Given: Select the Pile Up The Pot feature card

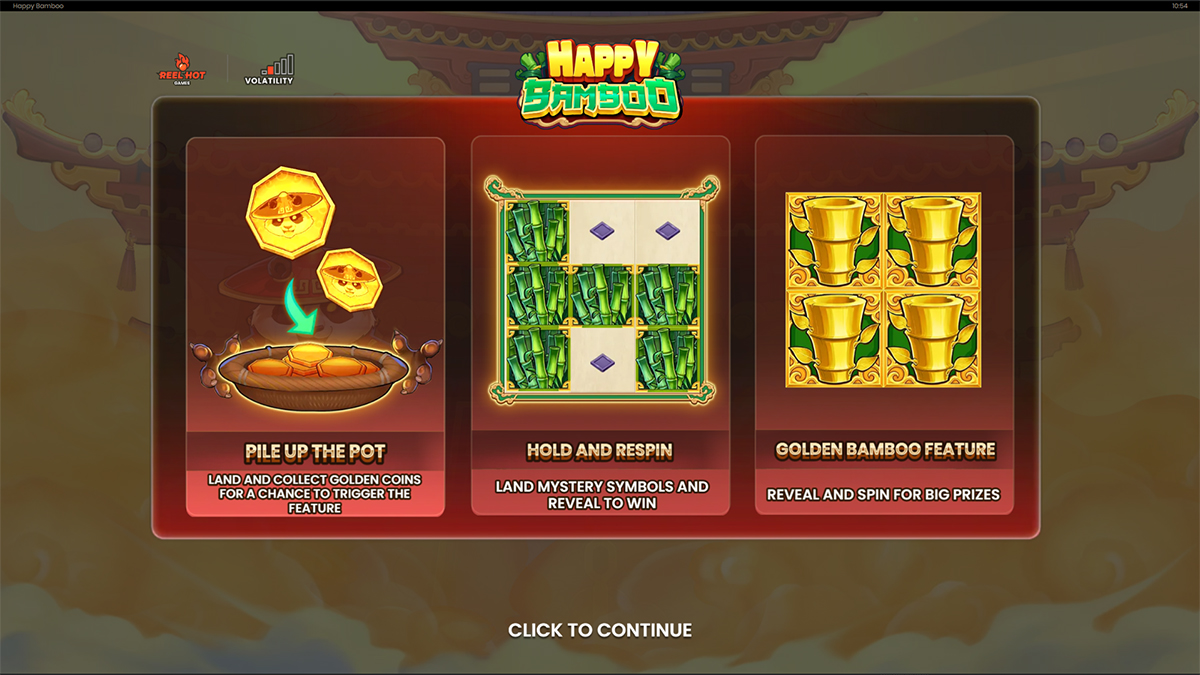Looking at the screenshot, I should (315, 326).
